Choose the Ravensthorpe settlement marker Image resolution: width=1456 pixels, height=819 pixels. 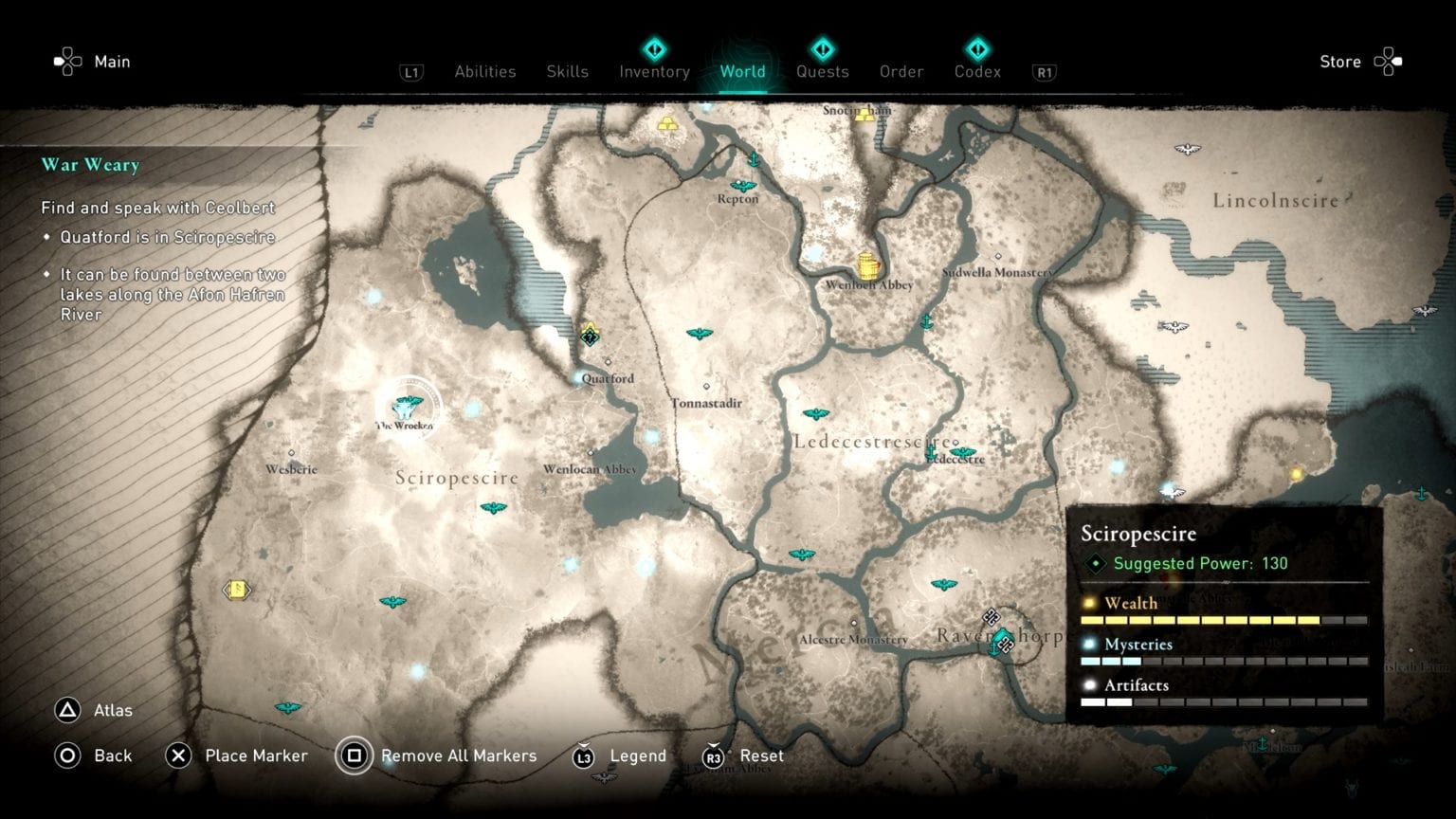1002,642
